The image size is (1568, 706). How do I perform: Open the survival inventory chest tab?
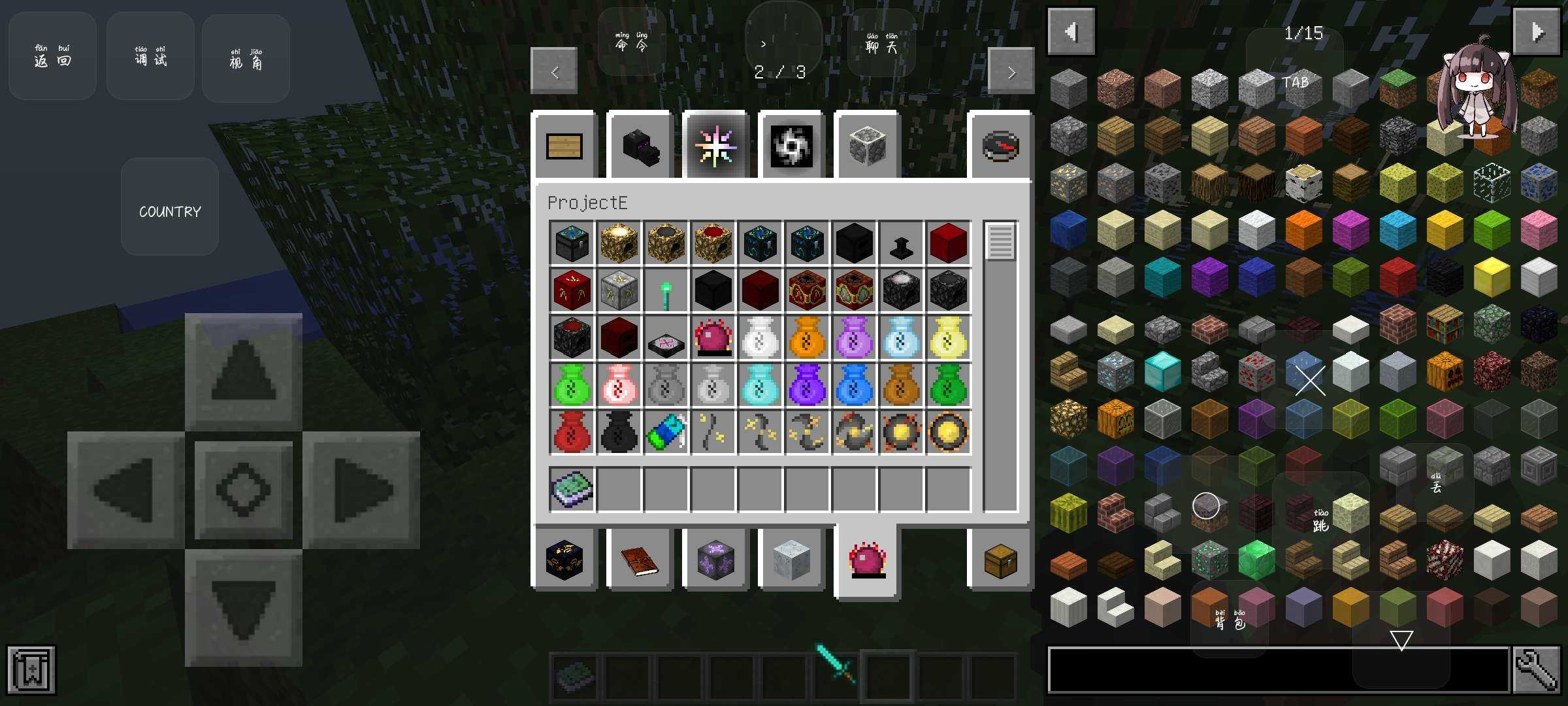click(1000, 560)
